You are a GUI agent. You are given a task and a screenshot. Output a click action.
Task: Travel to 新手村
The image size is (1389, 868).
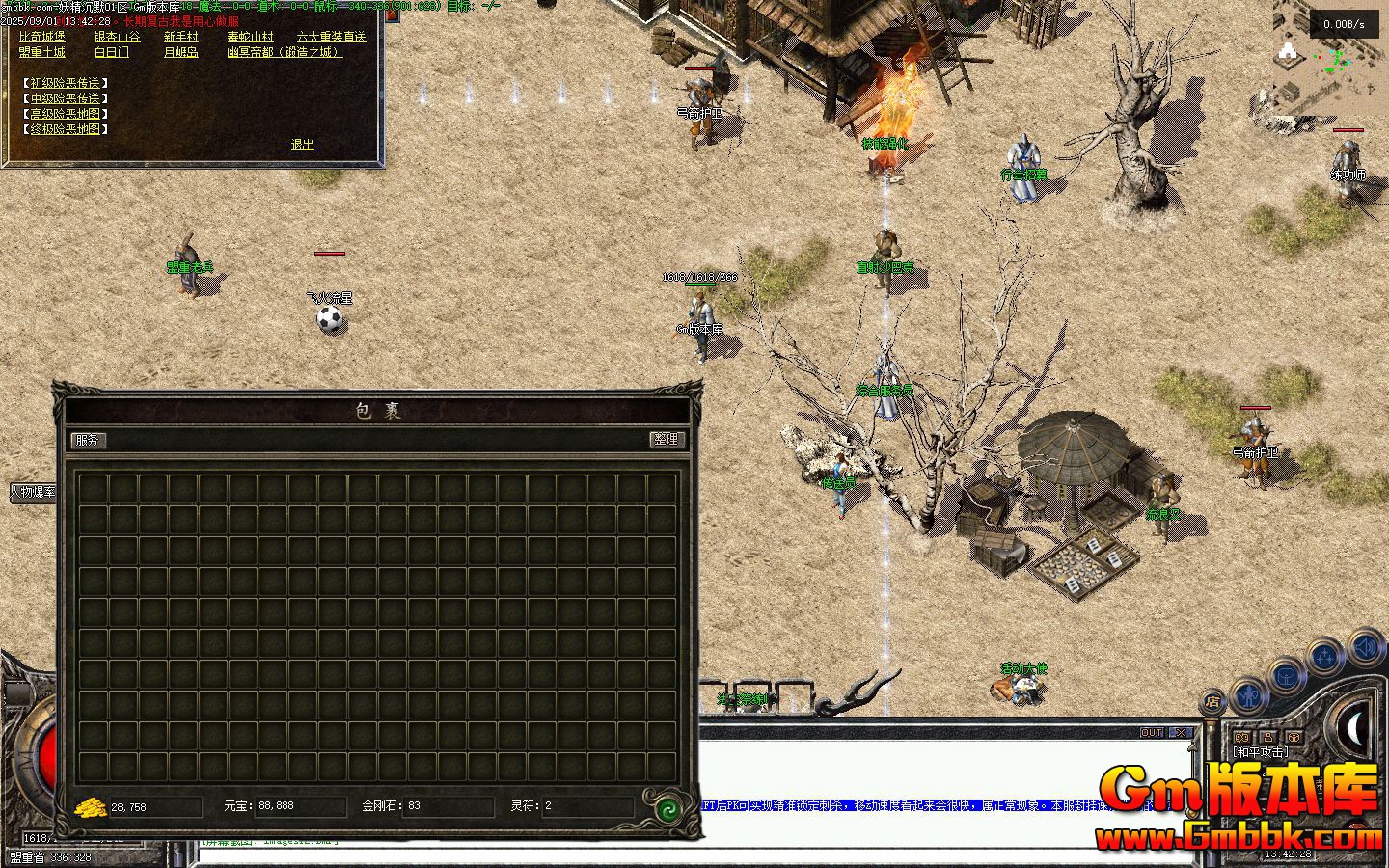pos(180,37)
